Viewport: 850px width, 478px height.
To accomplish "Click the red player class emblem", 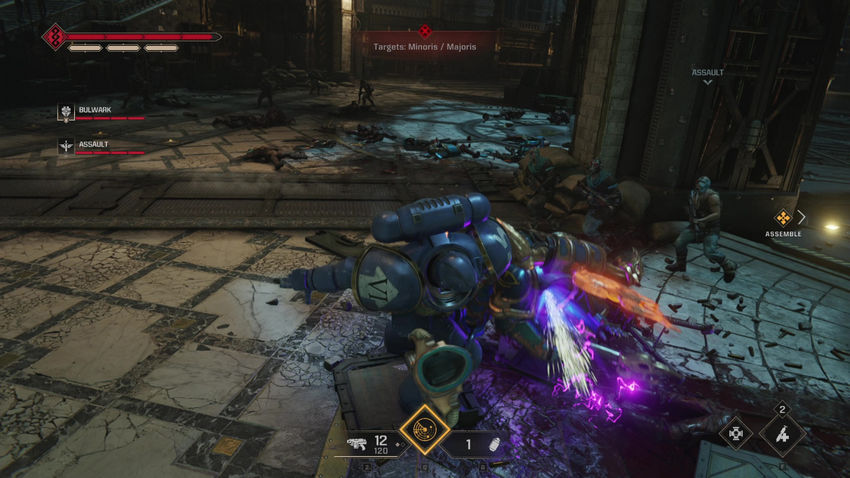I will pyautogui.click(x=54, y=37).
